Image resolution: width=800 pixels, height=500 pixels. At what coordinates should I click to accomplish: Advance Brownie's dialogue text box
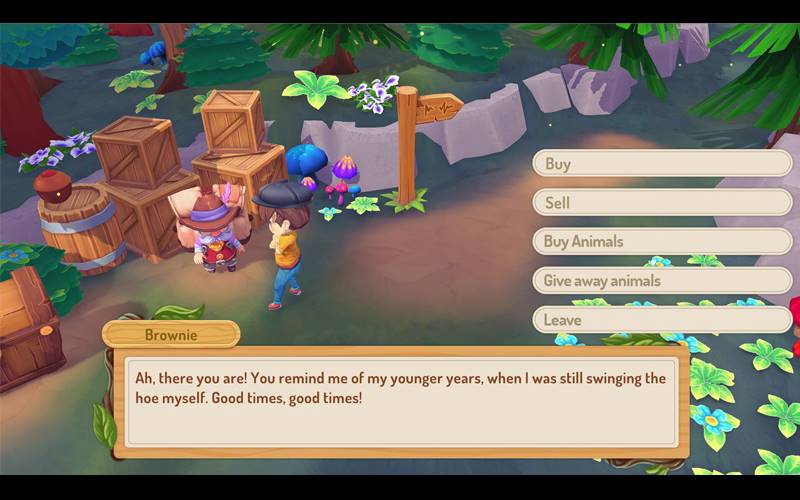(x=400, y=402)
